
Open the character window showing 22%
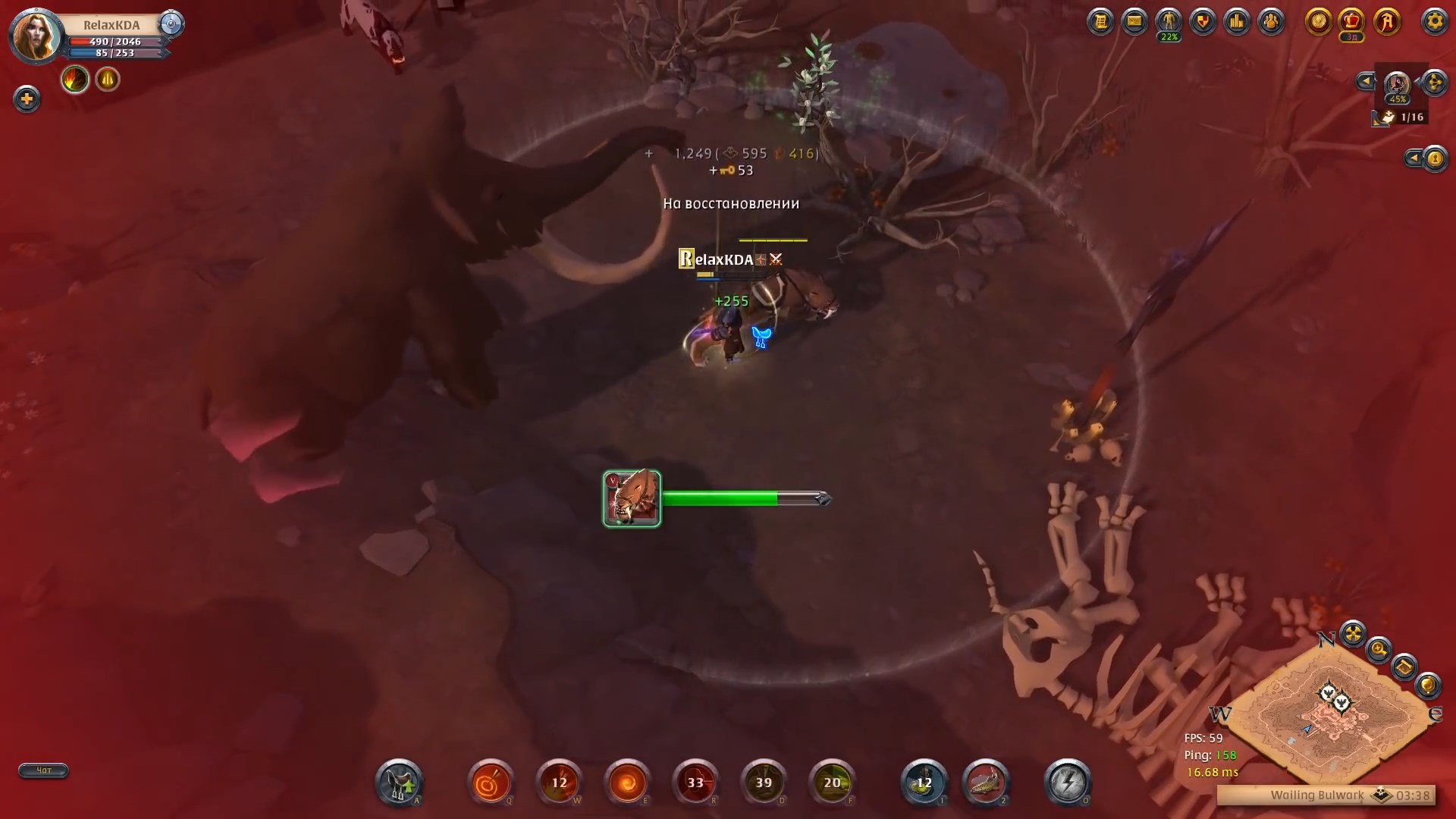coord(1169,21)
